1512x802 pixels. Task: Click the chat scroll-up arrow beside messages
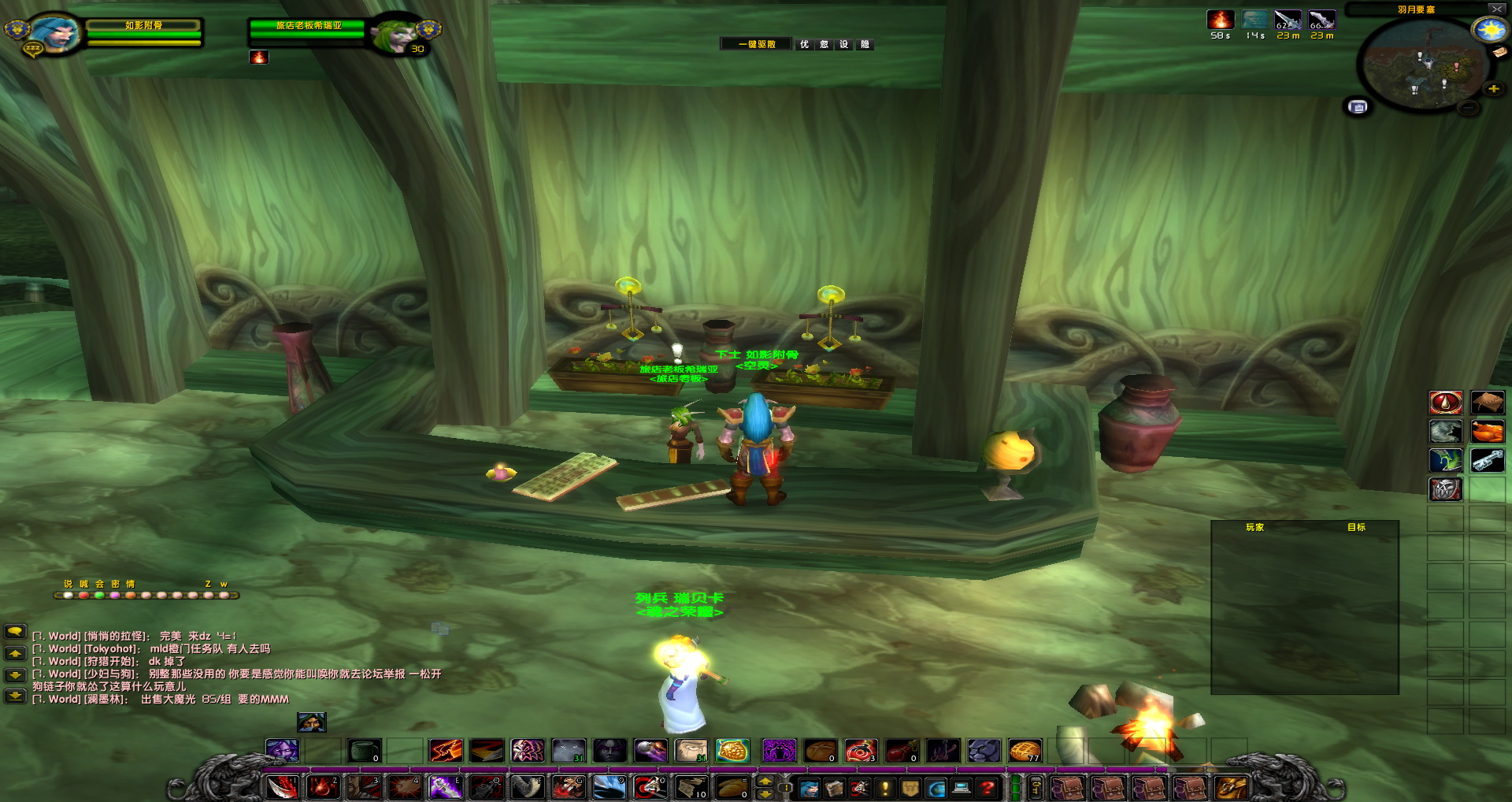(x=16, y=653)
